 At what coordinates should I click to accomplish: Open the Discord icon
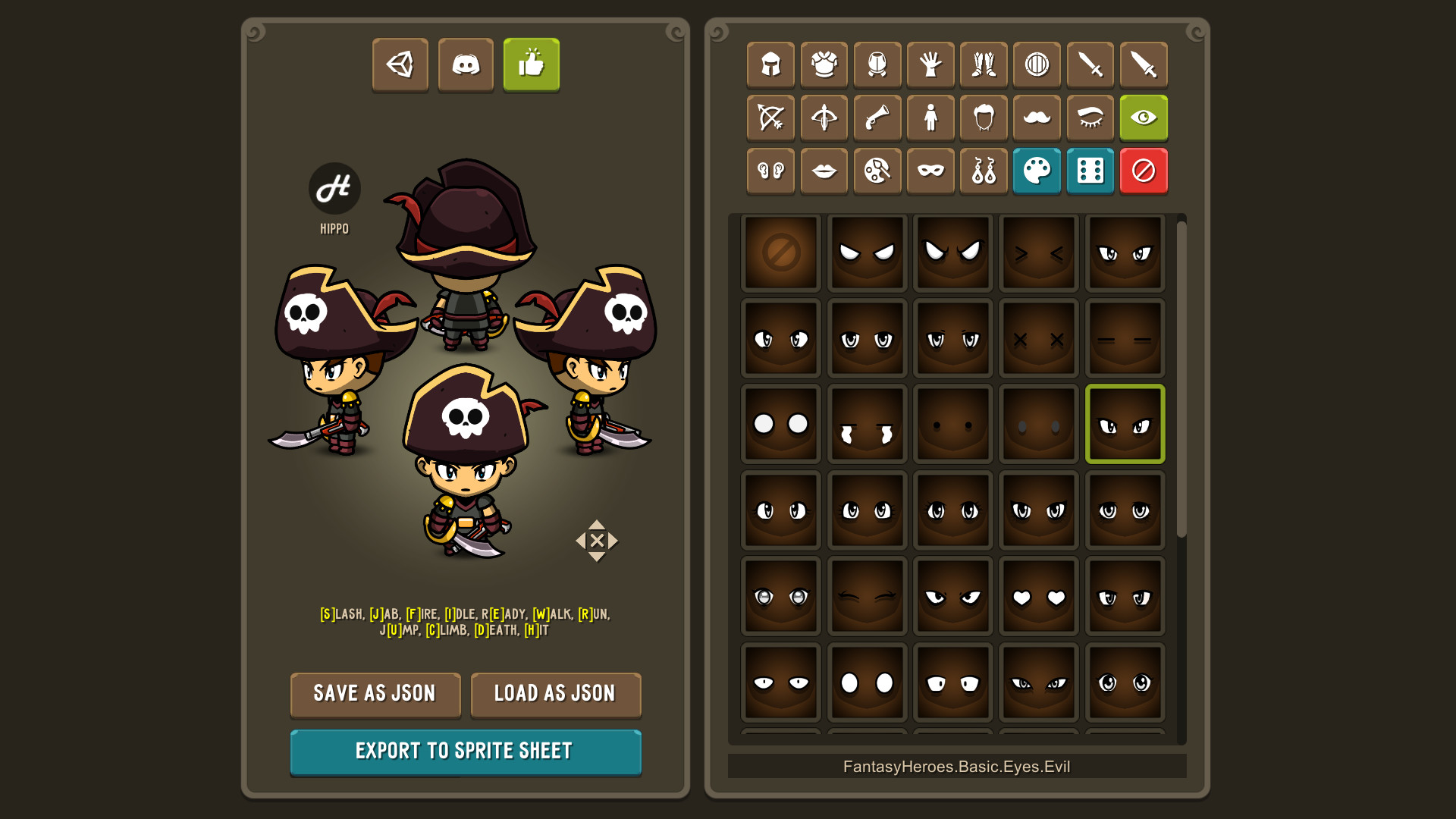click(x=466, y=64)
